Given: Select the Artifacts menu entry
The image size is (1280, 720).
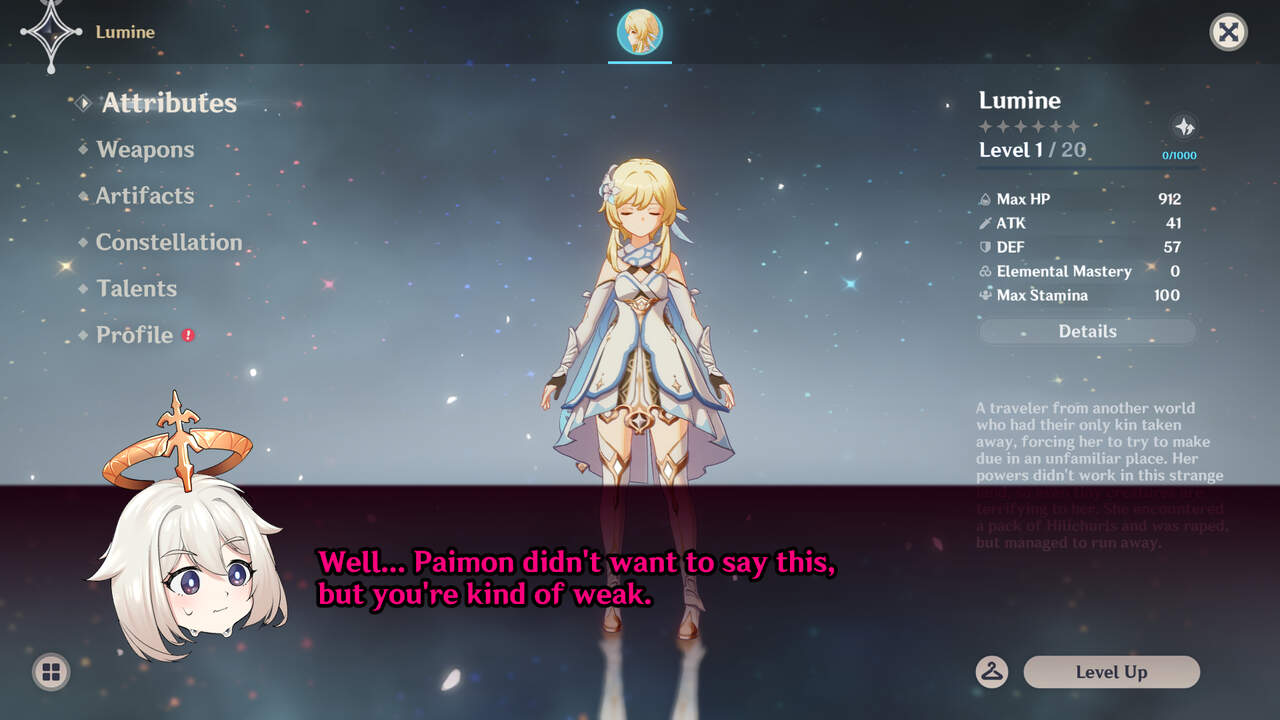Looking at the screenshot, I should coord(145,196).
